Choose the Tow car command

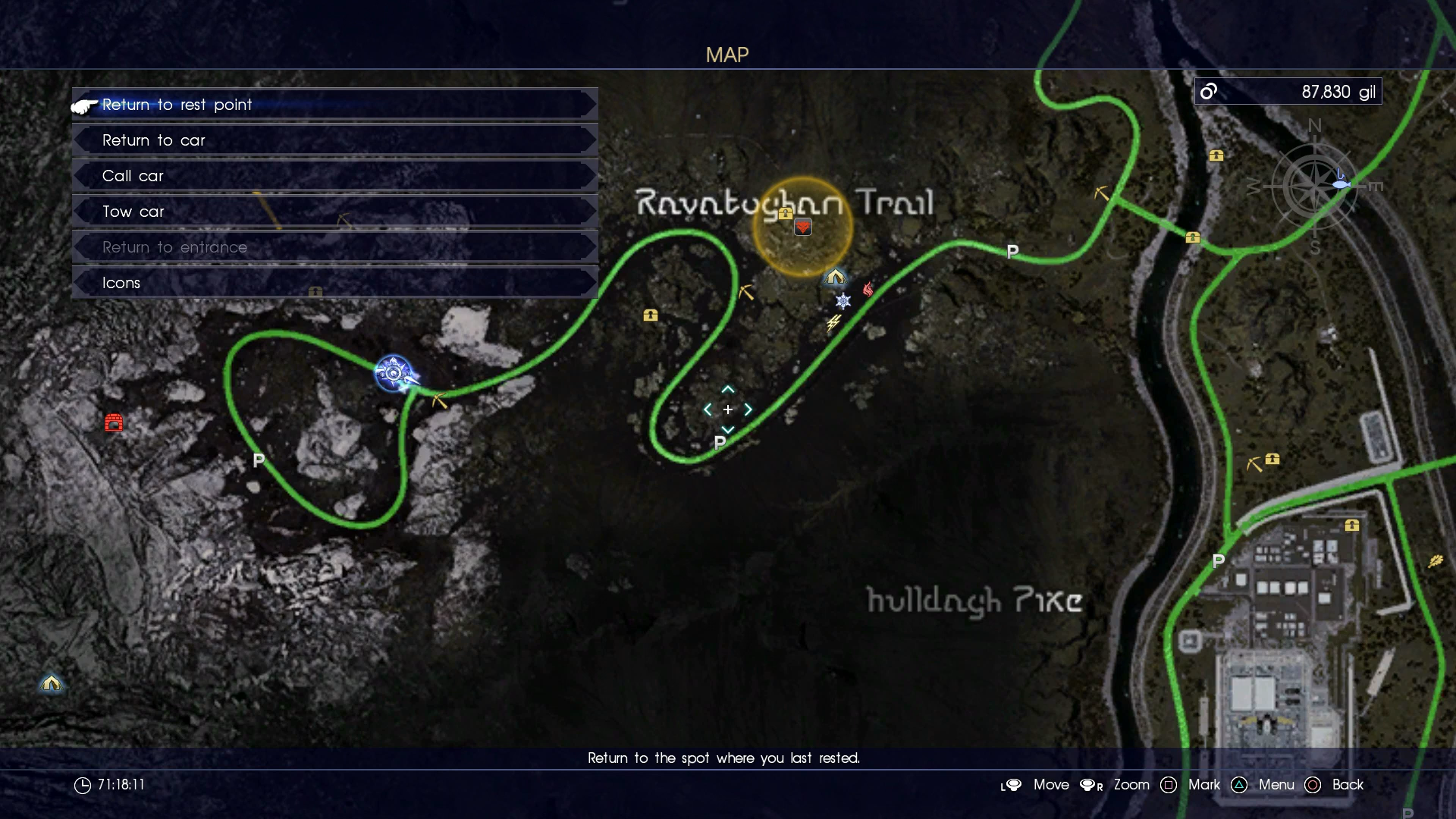point(133,212)
